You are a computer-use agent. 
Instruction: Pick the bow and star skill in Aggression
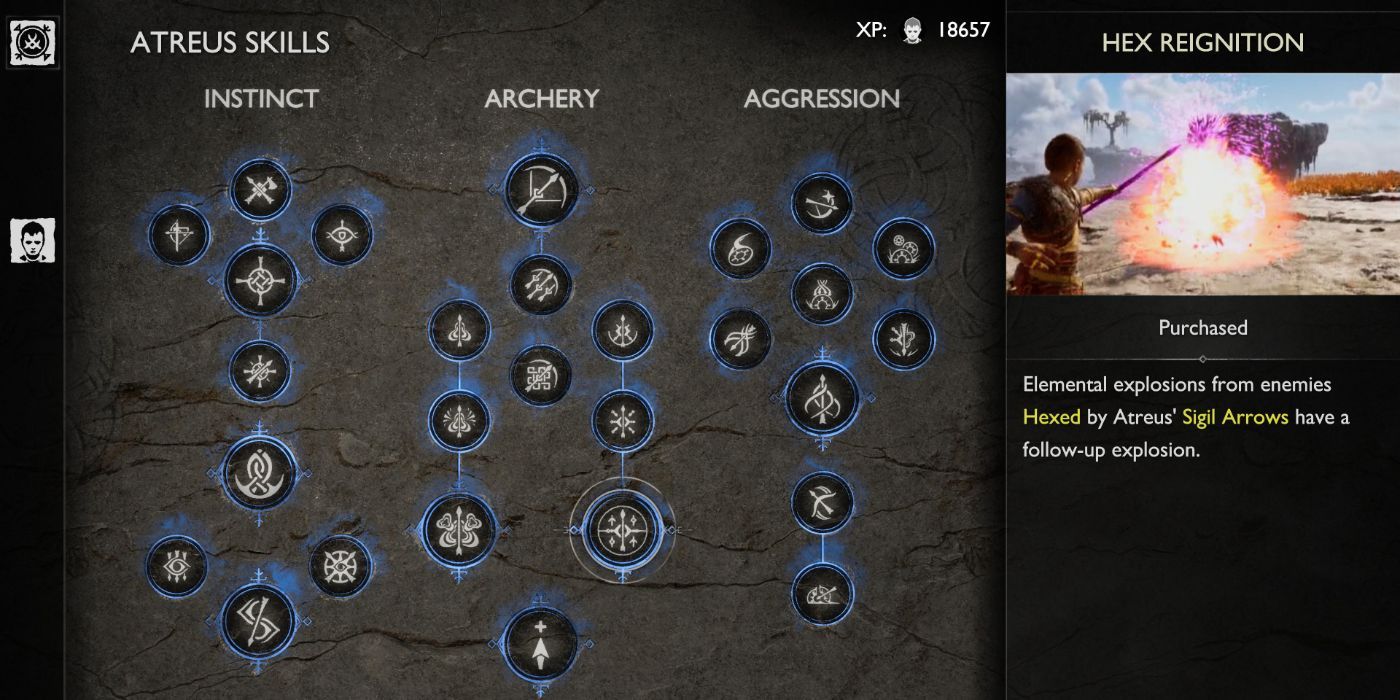[822, 204]
